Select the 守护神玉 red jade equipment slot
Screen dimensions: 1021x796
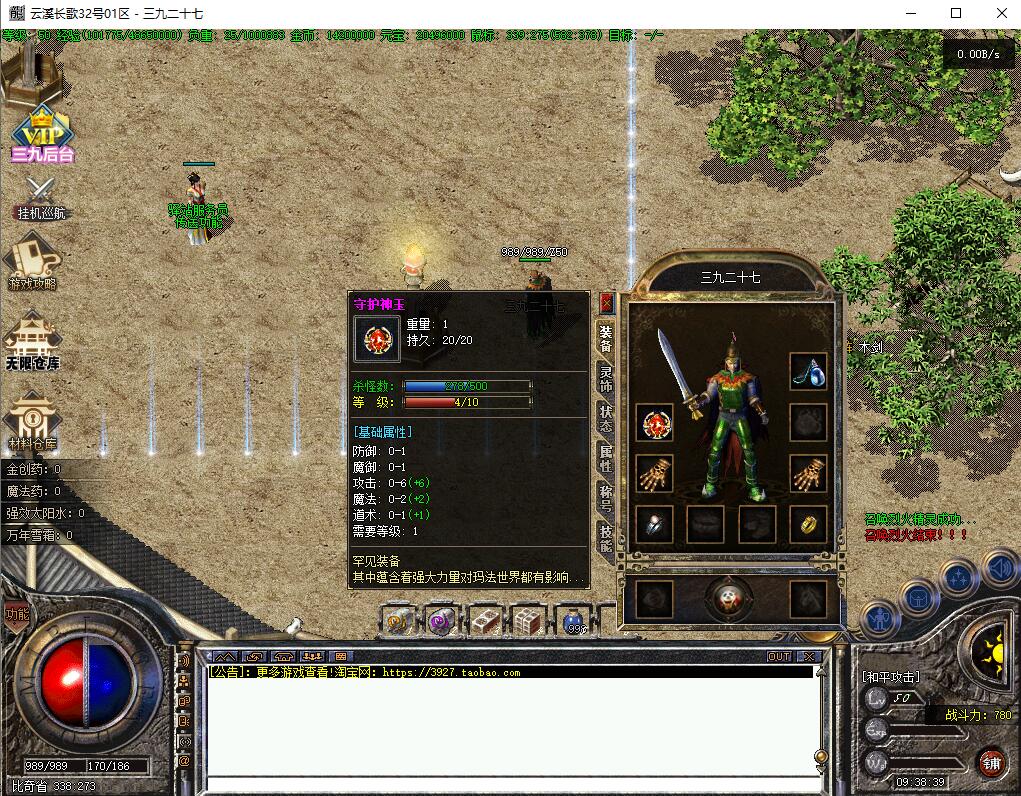tap(655, 423)
